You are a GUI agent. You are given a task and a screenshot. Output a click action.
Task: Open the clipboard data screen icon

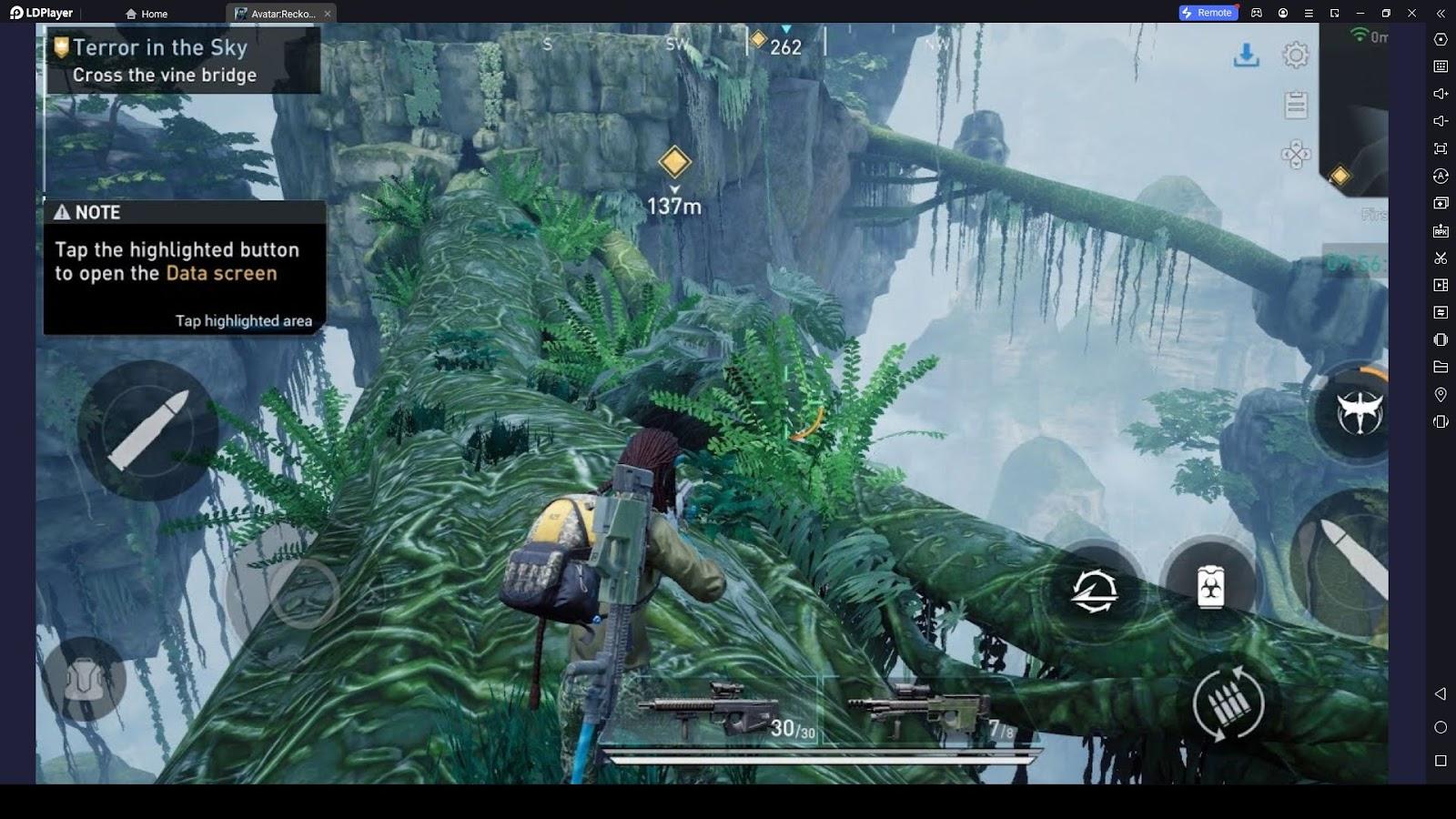(1296, 105)
